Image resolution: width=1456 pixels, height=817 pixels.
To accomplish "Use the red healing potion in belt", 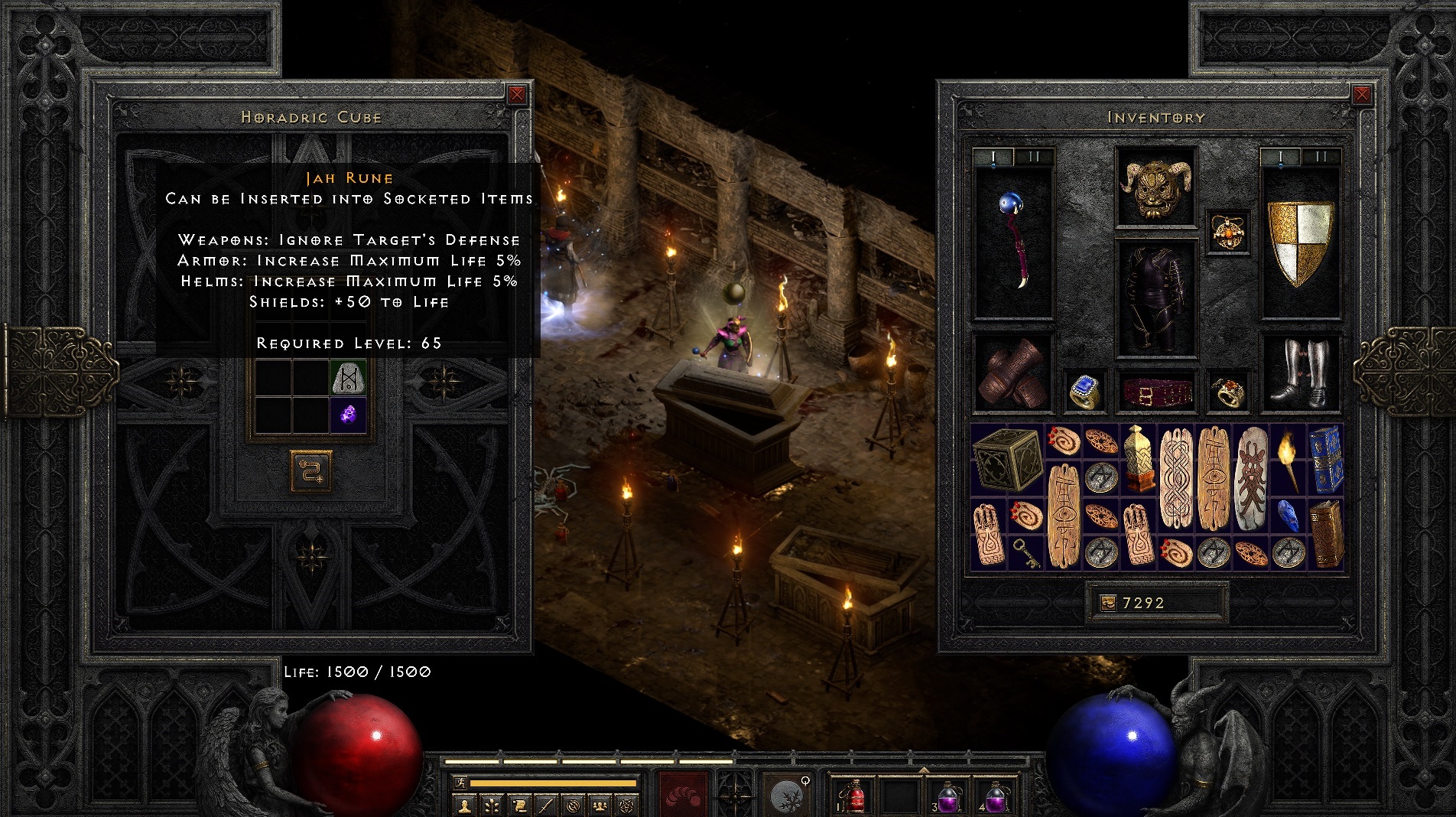I will [856, 796].
